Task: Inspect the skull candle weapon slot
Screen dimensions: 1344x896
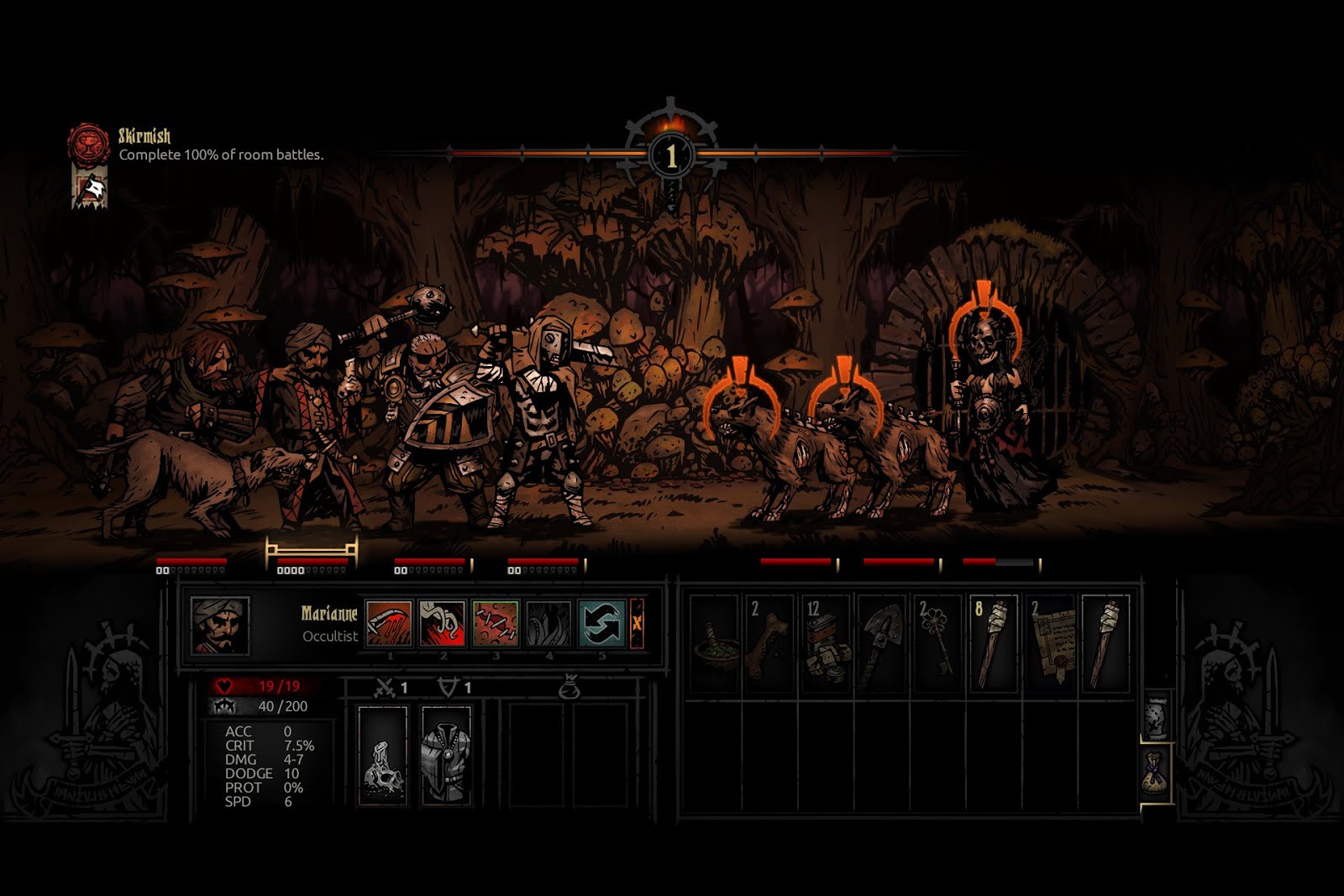Action: (382, 756)
